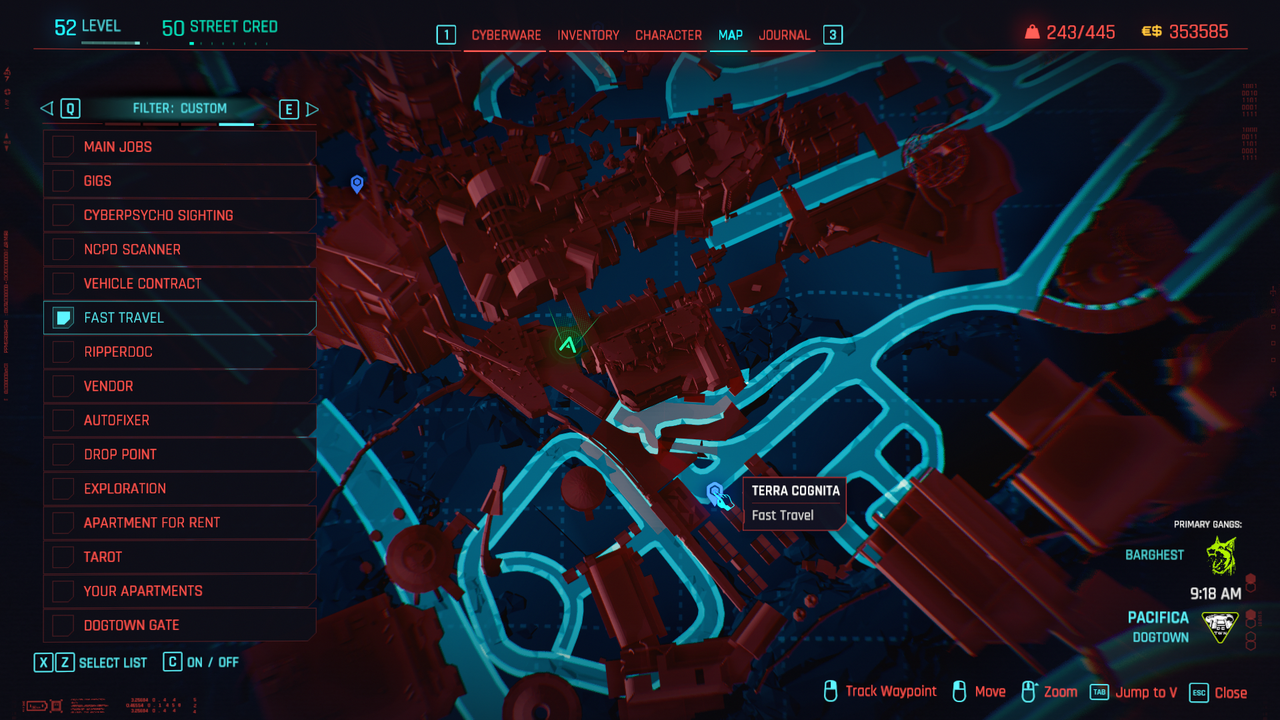Toggle Cyberpsycho Sighting filter
The image size is (1280, 720).
[64, 215]
